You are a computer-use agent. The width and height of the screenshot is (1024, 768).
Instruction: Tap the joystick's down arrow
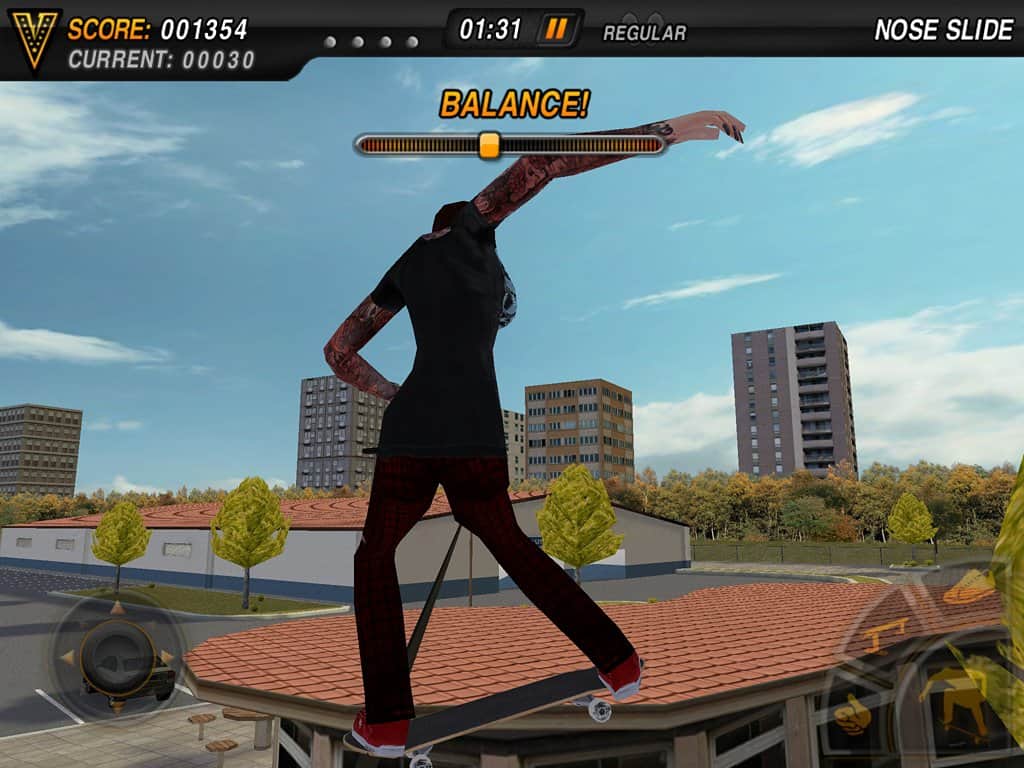pyautogui.click(x=117, y=706)
